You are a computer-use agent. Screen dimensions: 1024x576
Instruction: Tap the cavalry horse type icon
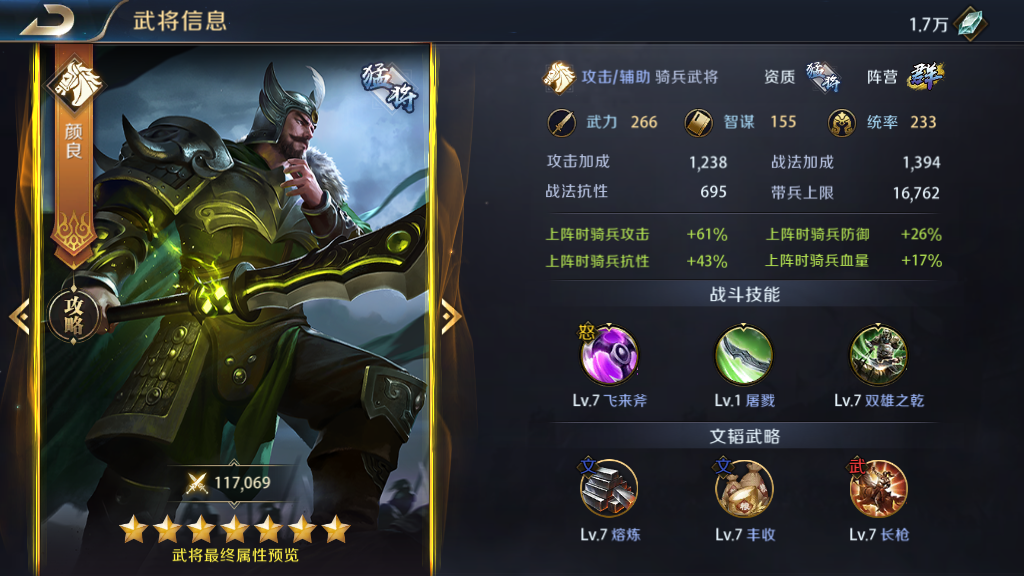click(558, 77)
